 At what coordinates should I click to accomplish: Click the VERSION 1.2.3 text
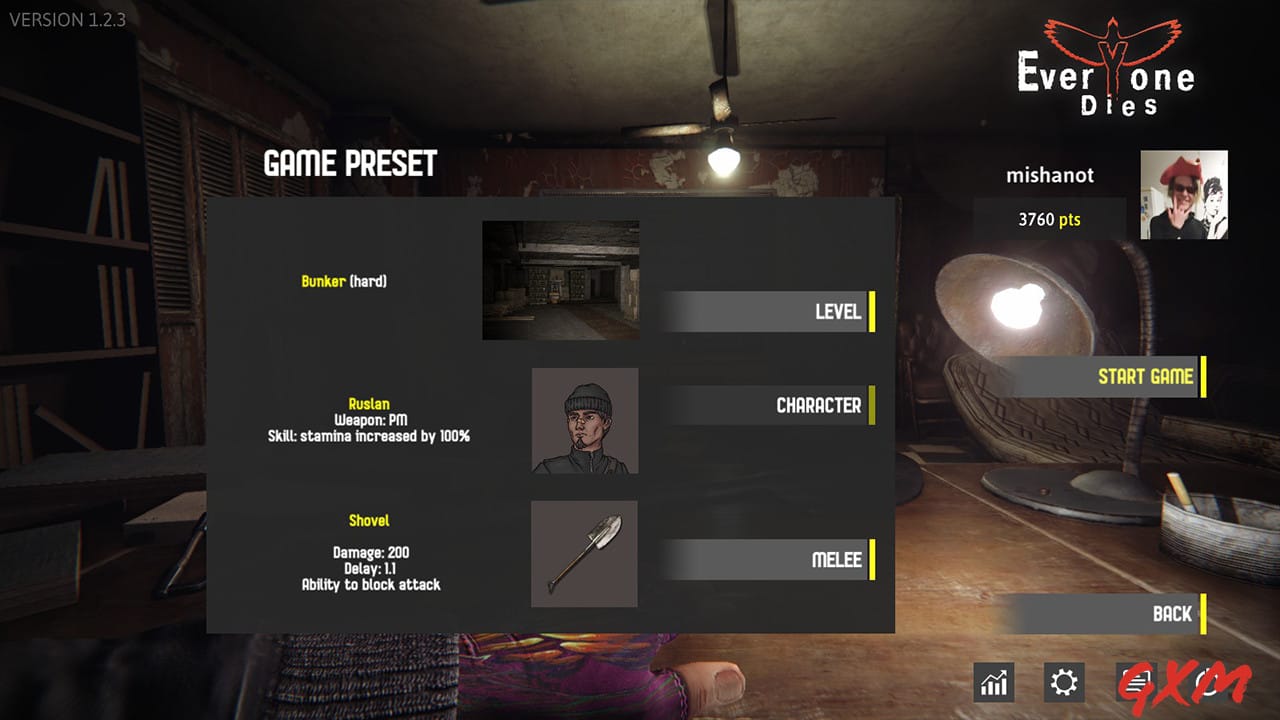66,19
